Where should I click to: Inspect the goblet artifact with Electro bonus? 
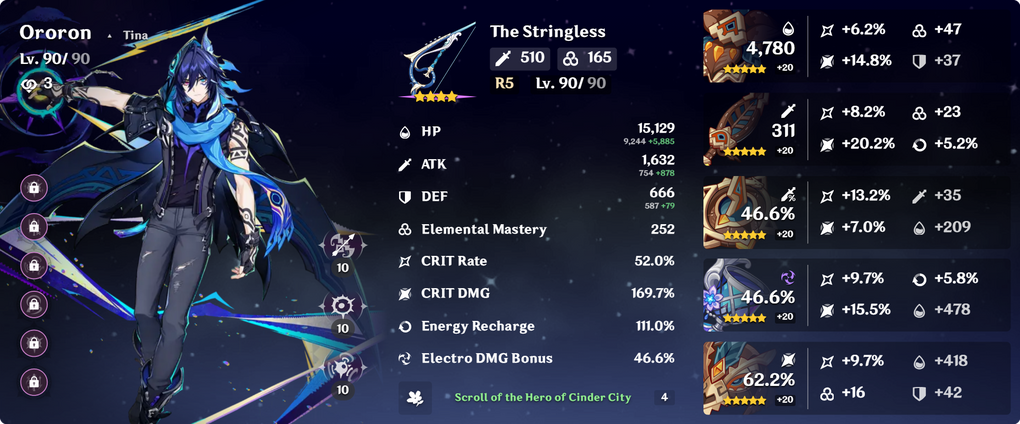pos(735,295)
